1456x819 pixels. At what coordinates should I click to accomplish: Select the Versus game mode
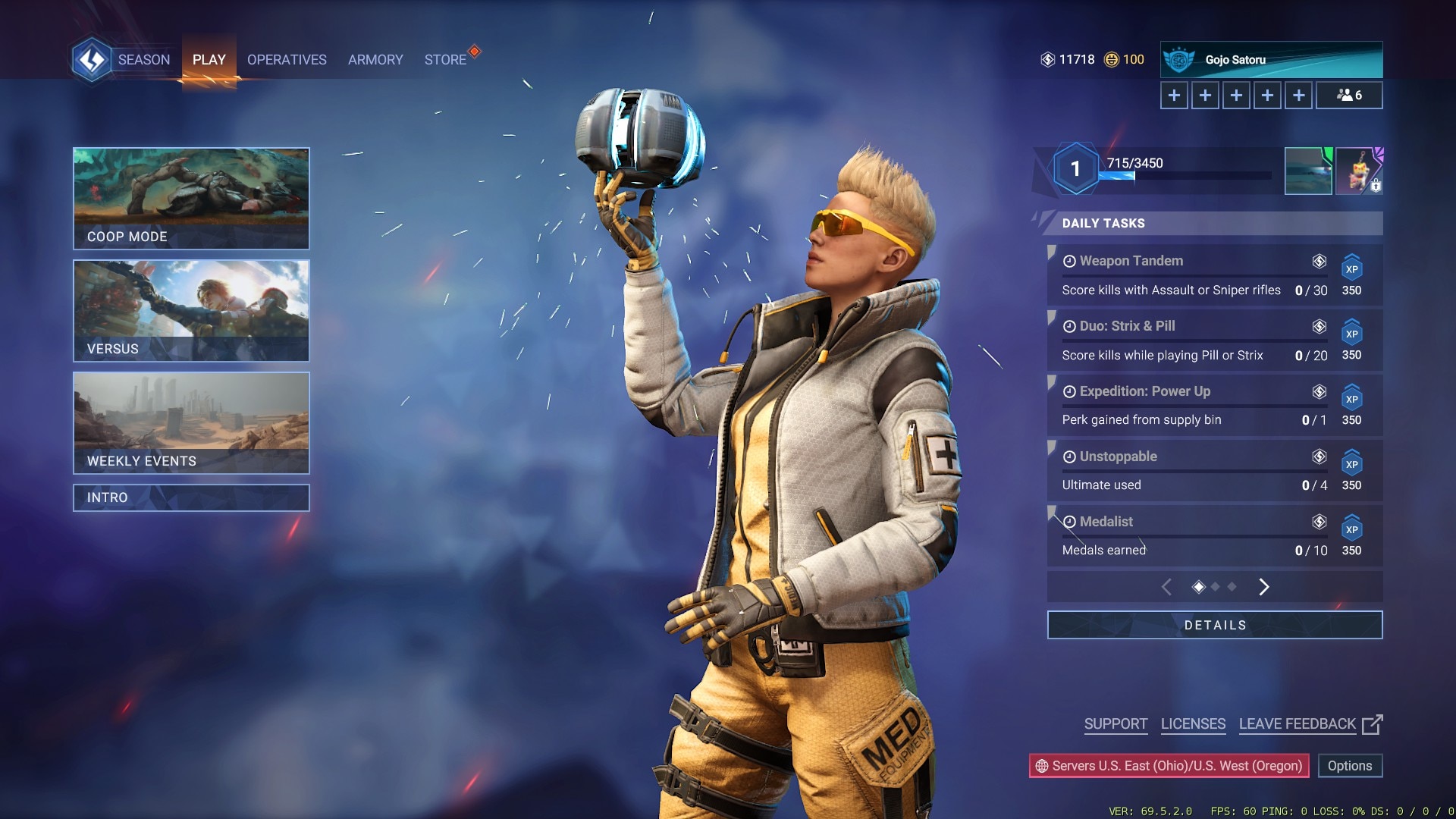191,310
